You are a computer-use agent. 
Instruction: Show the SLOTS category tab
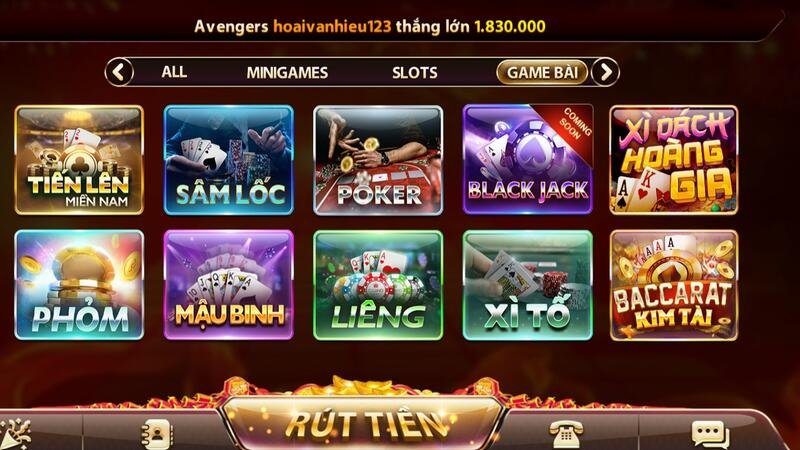[x=414, y=72]
